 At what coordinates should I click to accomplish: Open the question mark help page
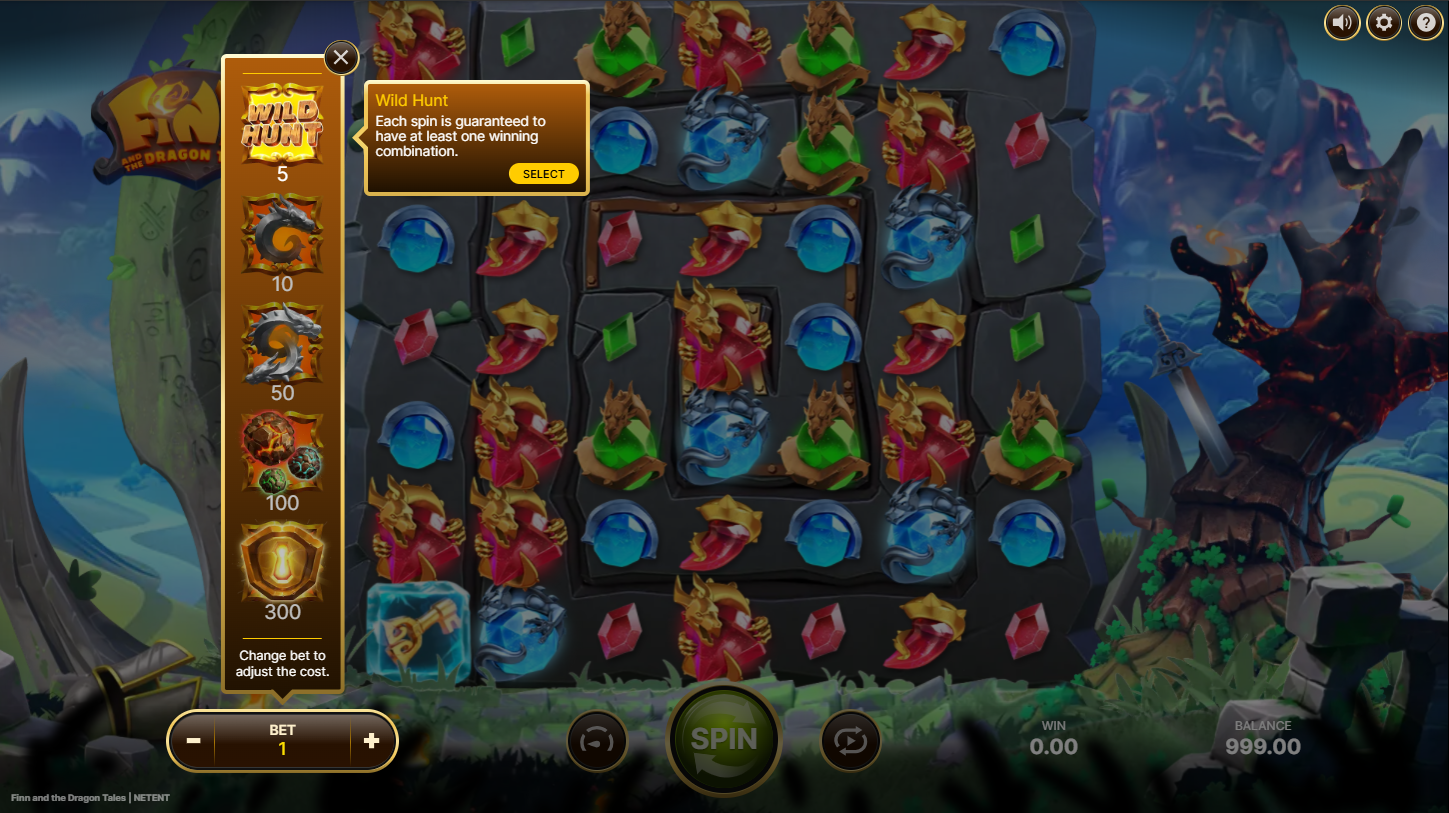(x=1426, y=22)
